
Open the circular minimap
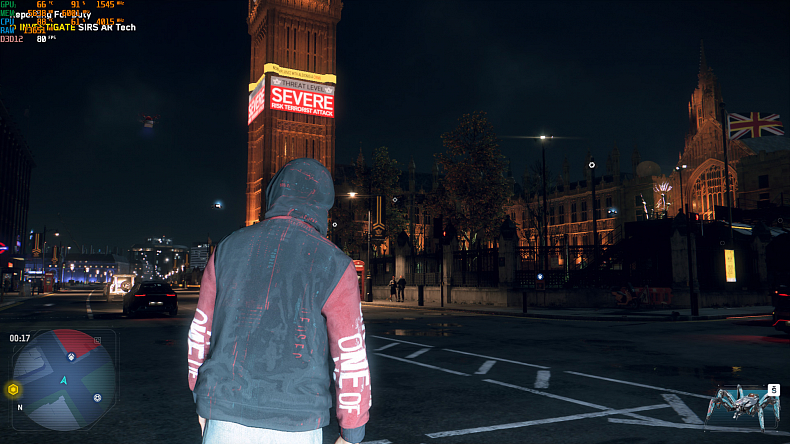click(63, 378)
